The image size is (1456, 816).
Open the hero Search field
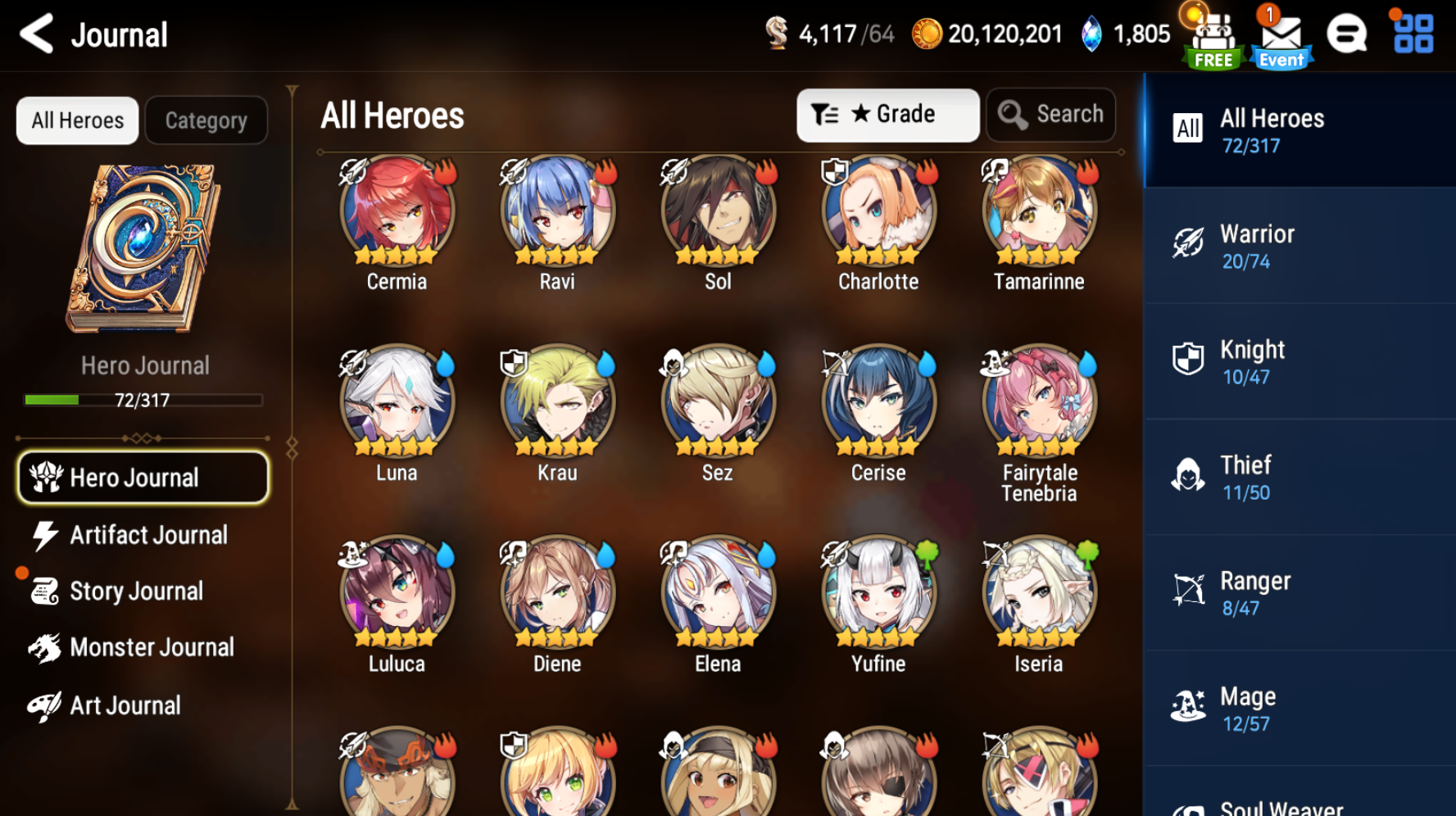tap(1051, 115)
